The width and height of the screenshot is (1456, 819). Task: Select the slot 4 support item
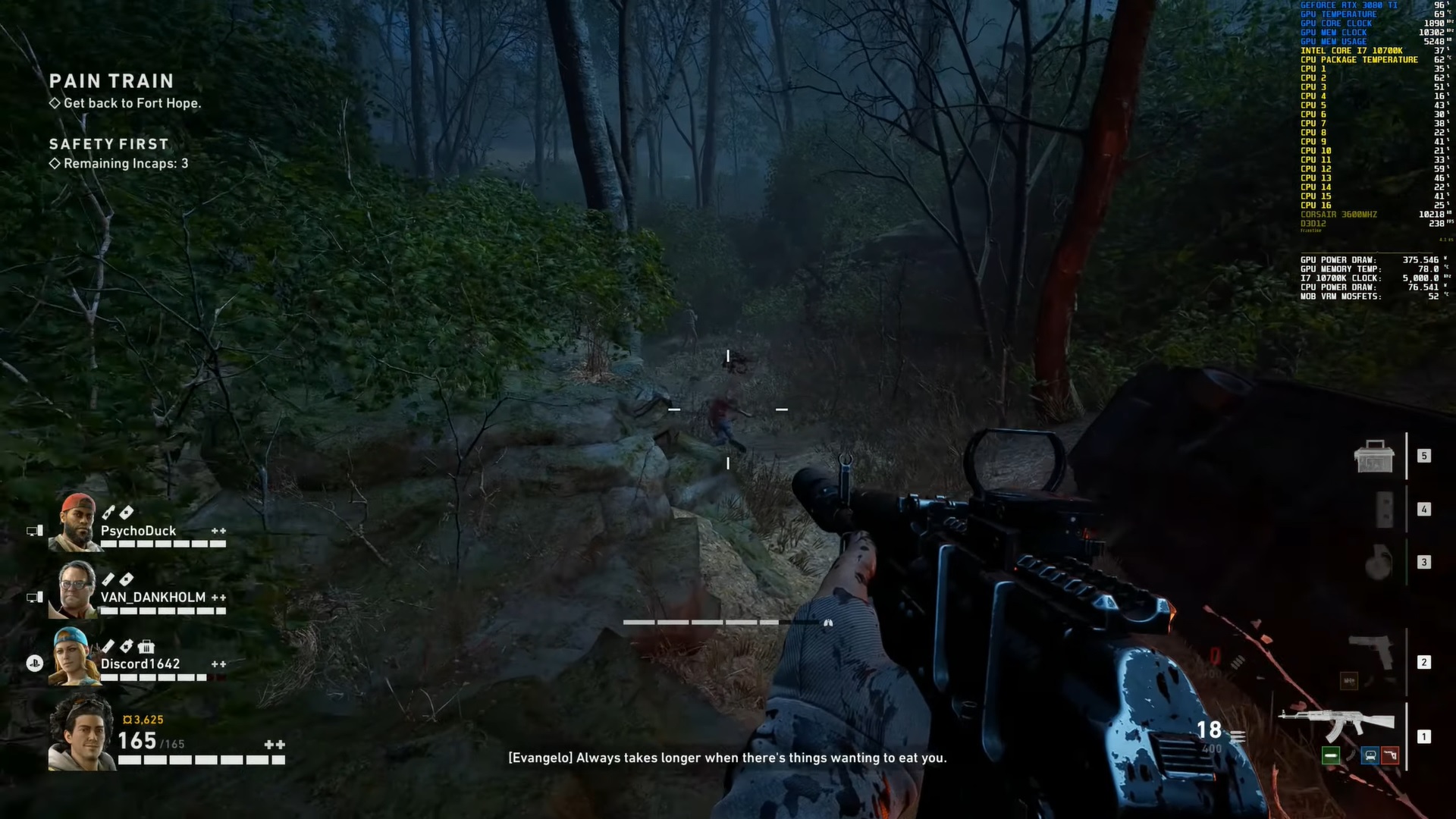[1385, 510]
